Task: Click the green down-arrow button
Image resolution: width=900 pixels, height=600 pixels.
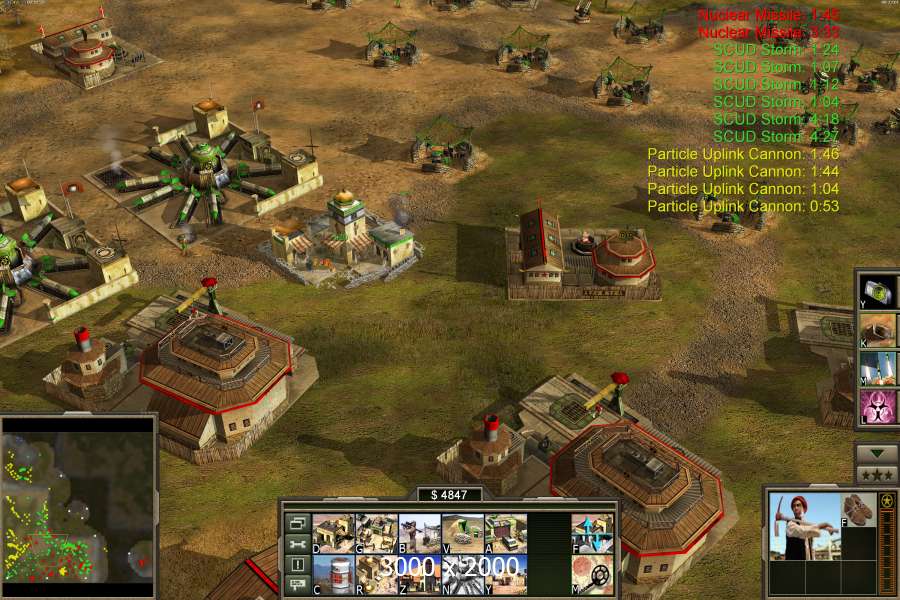Action: [876, 453]
